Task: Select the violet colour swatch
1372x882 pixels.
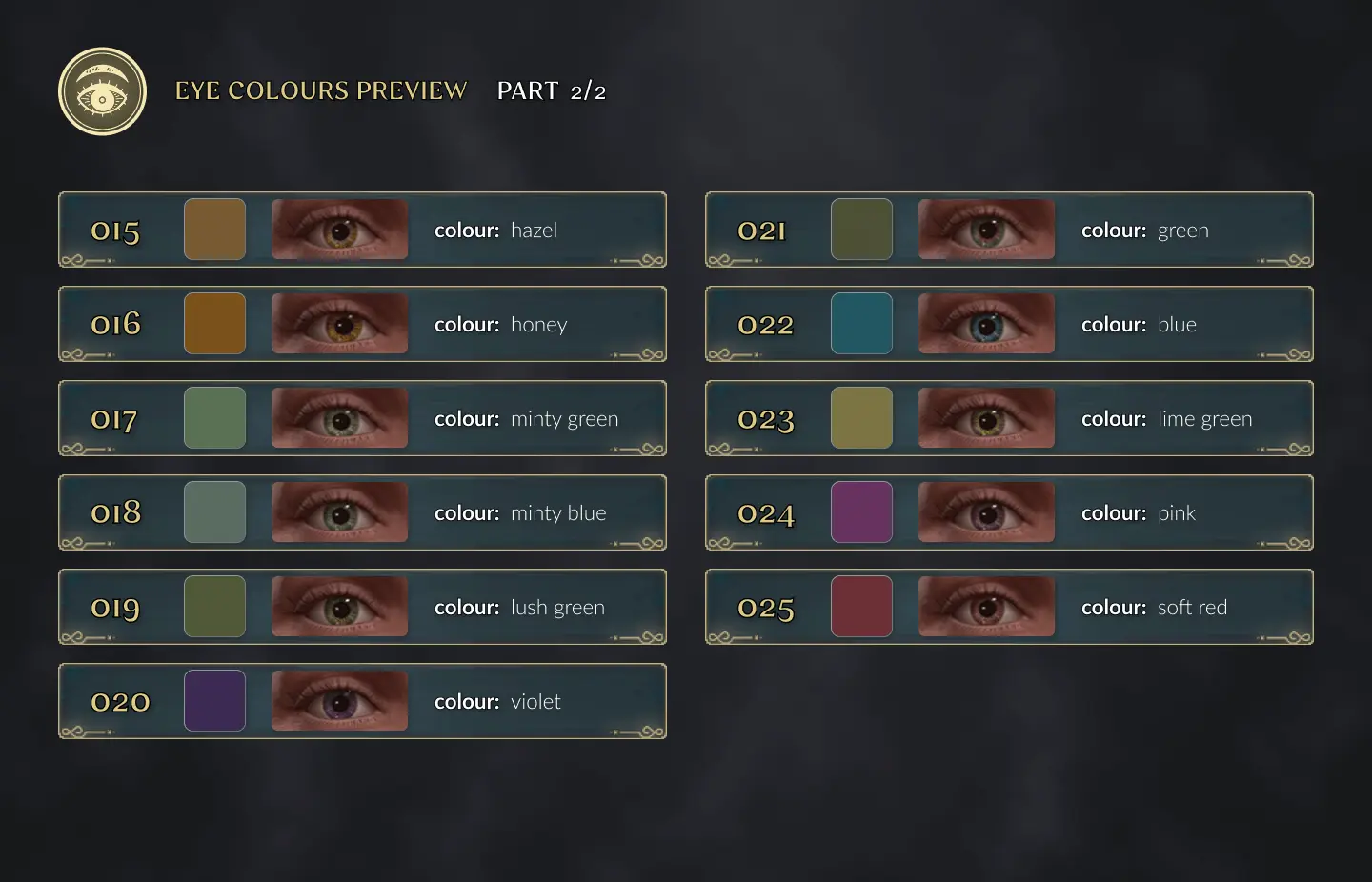Action: click(214, 701)
